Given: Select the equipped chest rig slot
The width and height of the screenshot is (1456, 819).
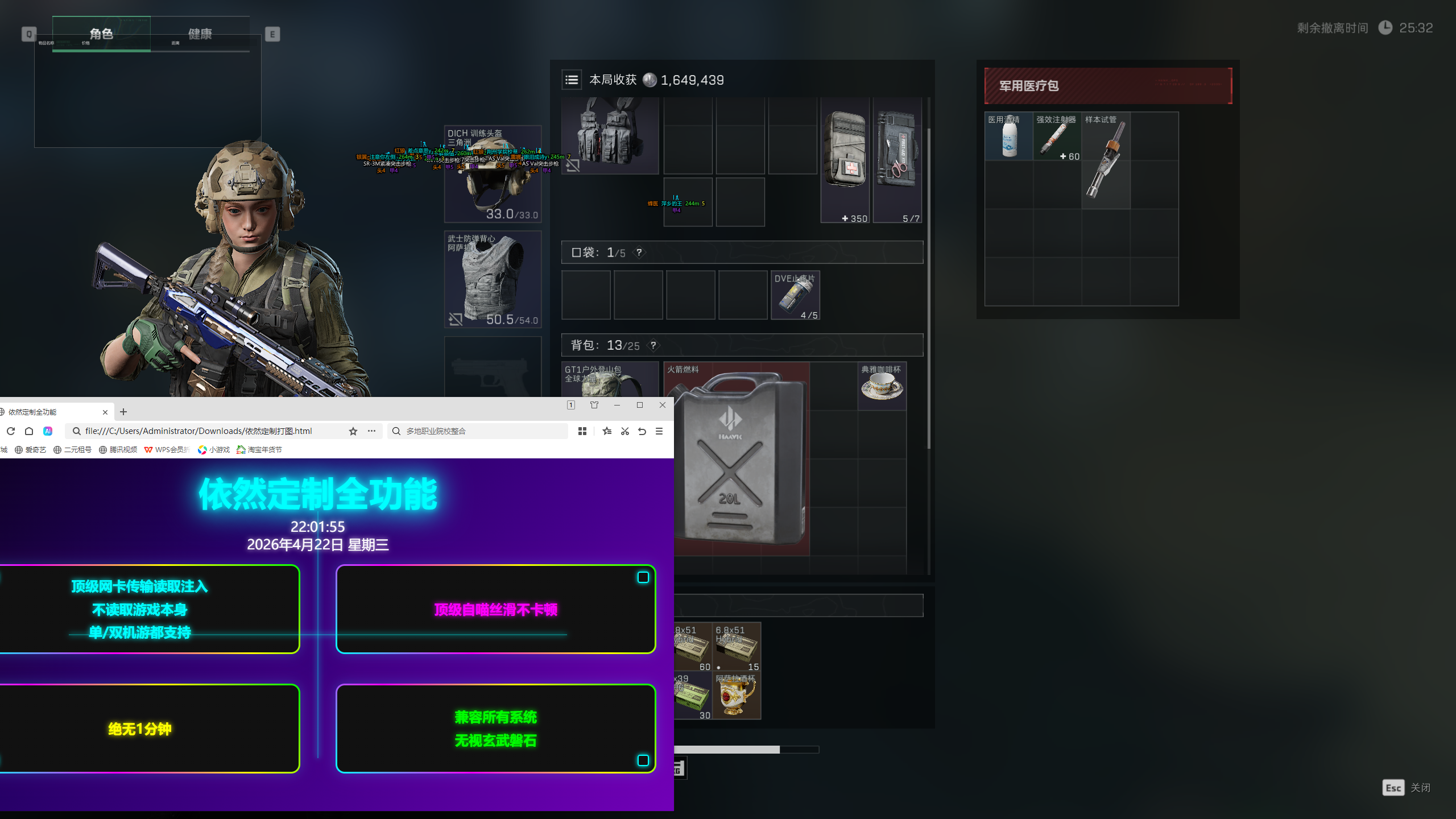Looking at the screenshot, I should coord(610,135).
